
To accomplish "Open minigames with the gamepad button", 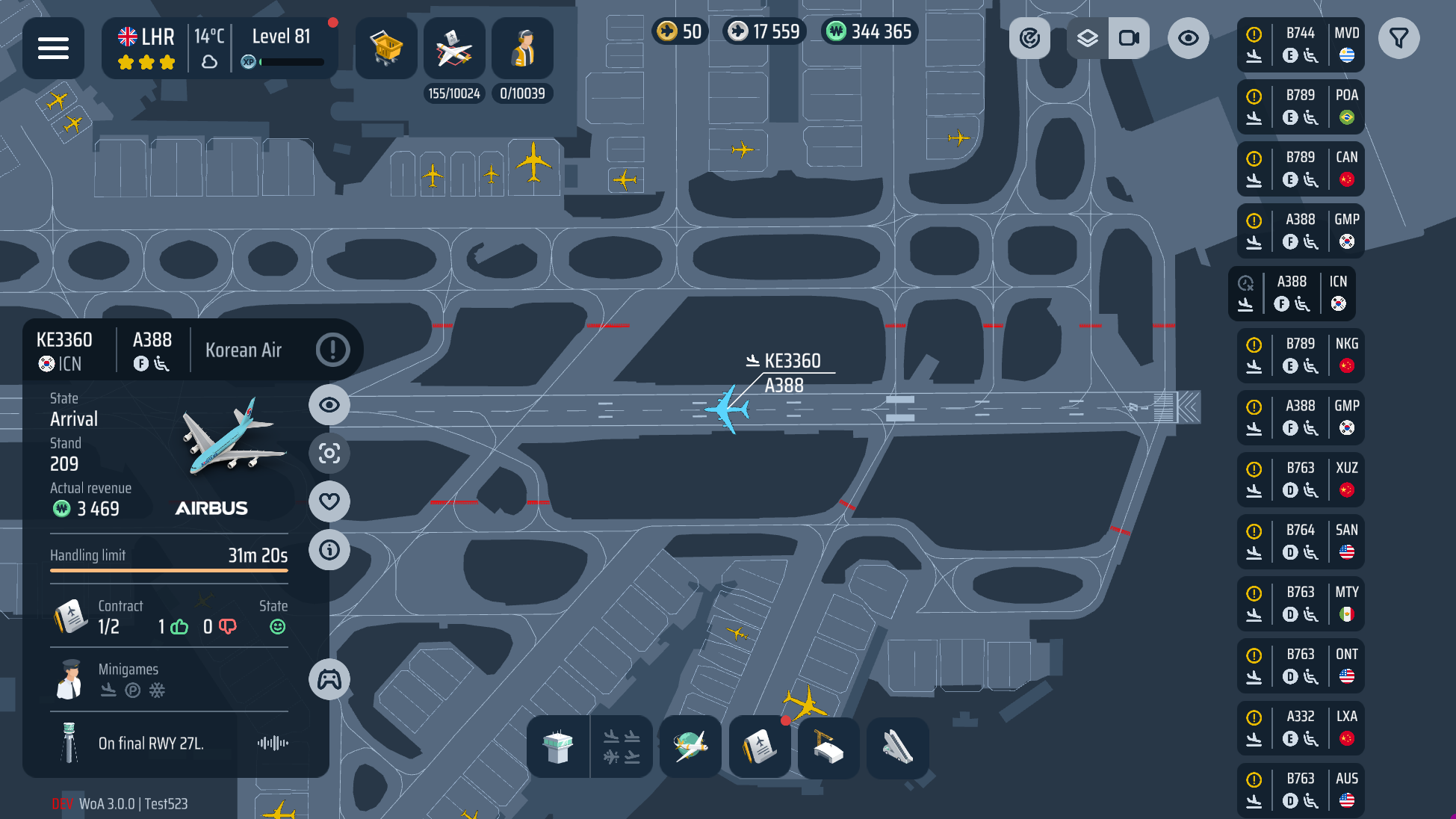I will click(329, 679).
